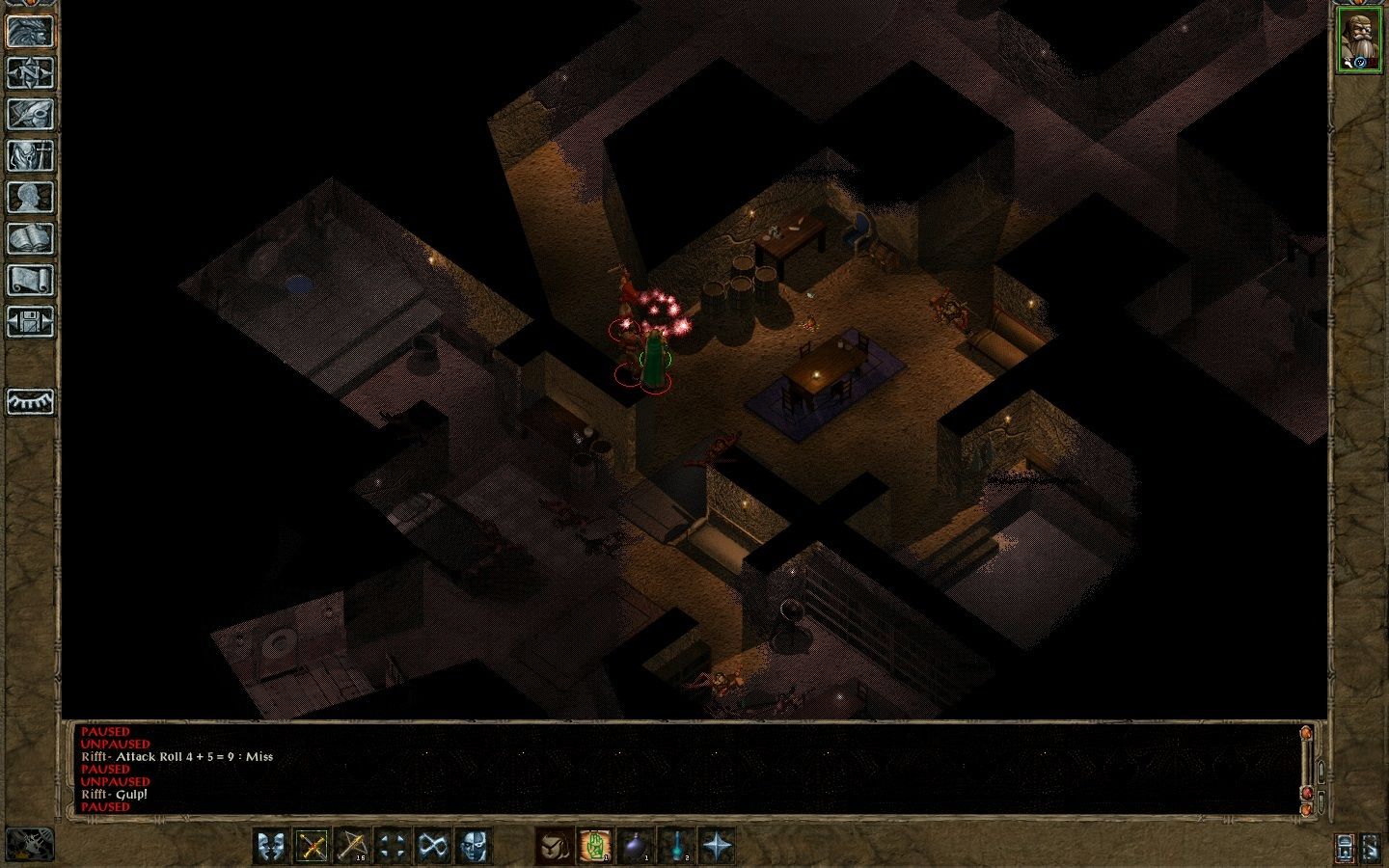Click the rest button in the corner
This screenshot has width=1389, height=868.
29,845
